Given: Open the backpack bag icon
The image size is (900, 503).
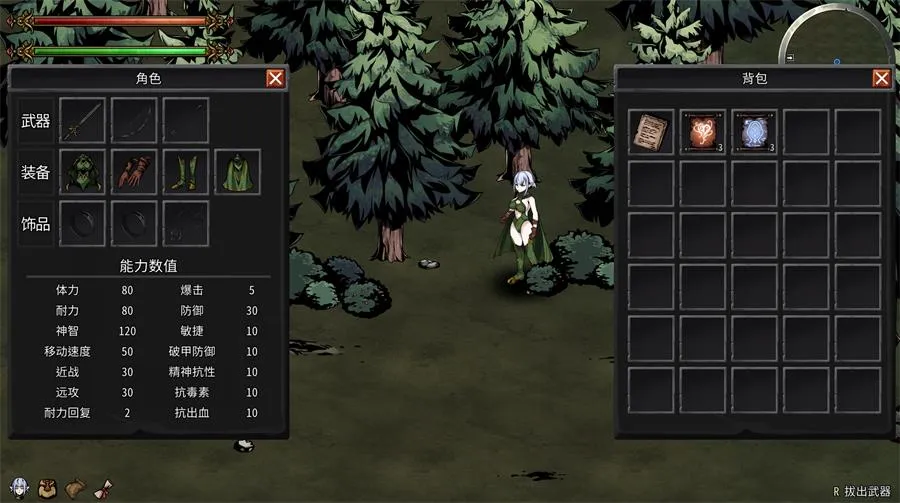Looking at the screenshot, I should click(x=46, y=488).
